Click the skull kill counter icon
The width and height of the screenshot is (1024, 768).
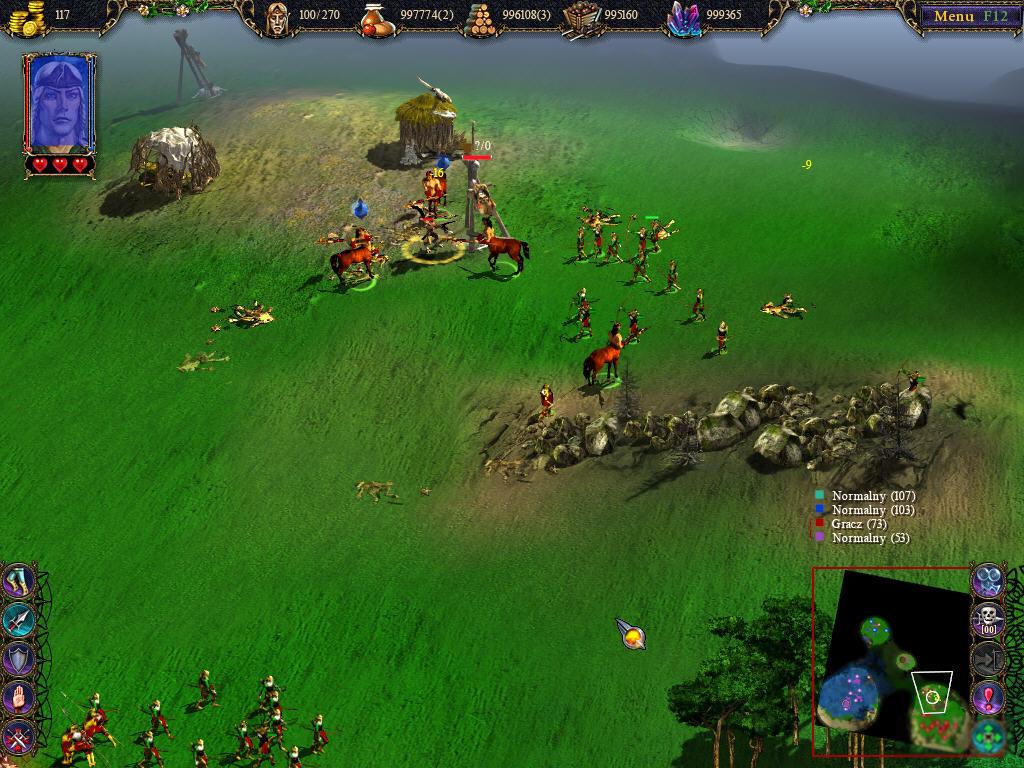point(988,618)
